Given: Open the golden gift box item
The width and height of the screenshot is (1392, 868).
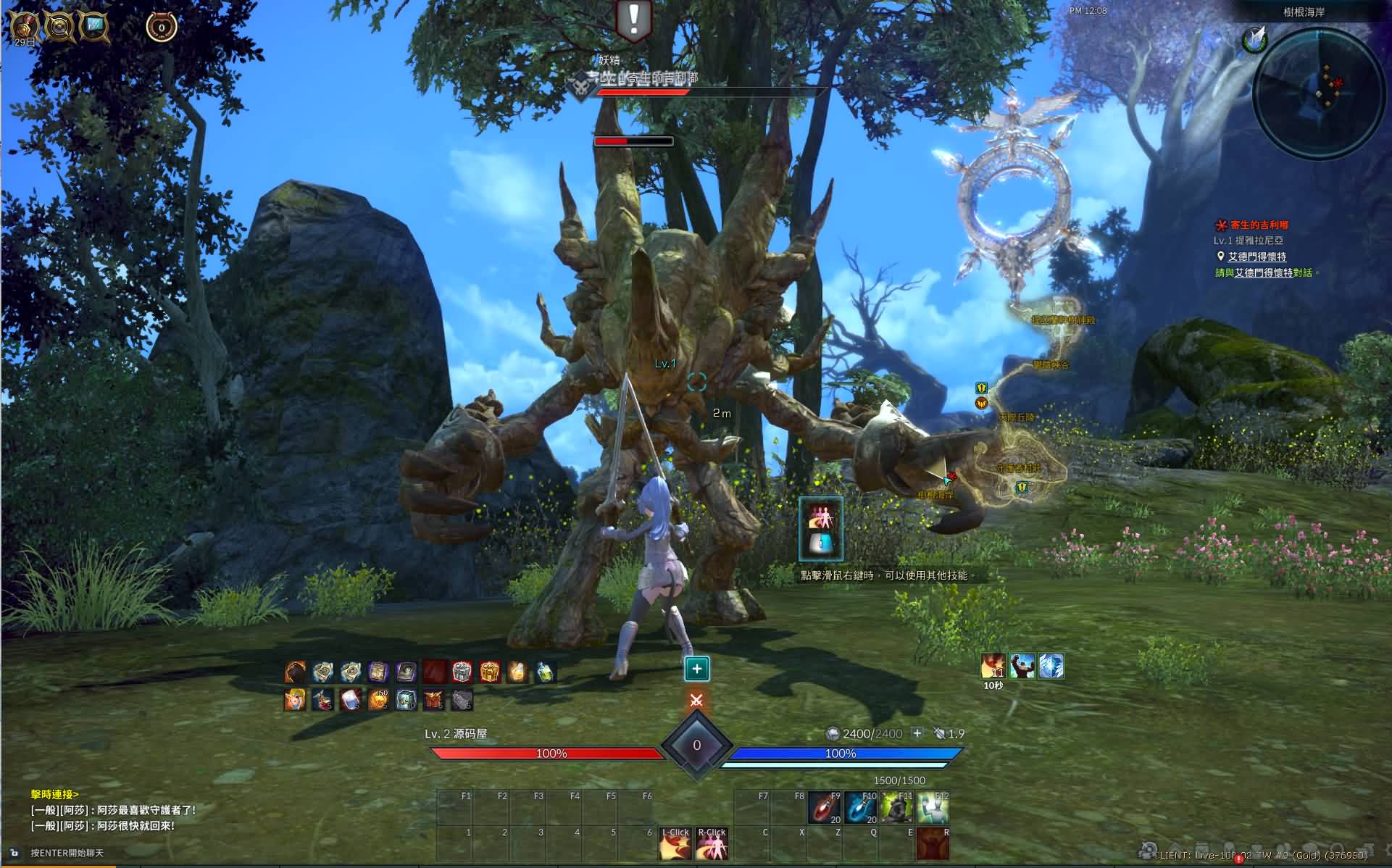Looking at the screenshot, I should point(489,672).
